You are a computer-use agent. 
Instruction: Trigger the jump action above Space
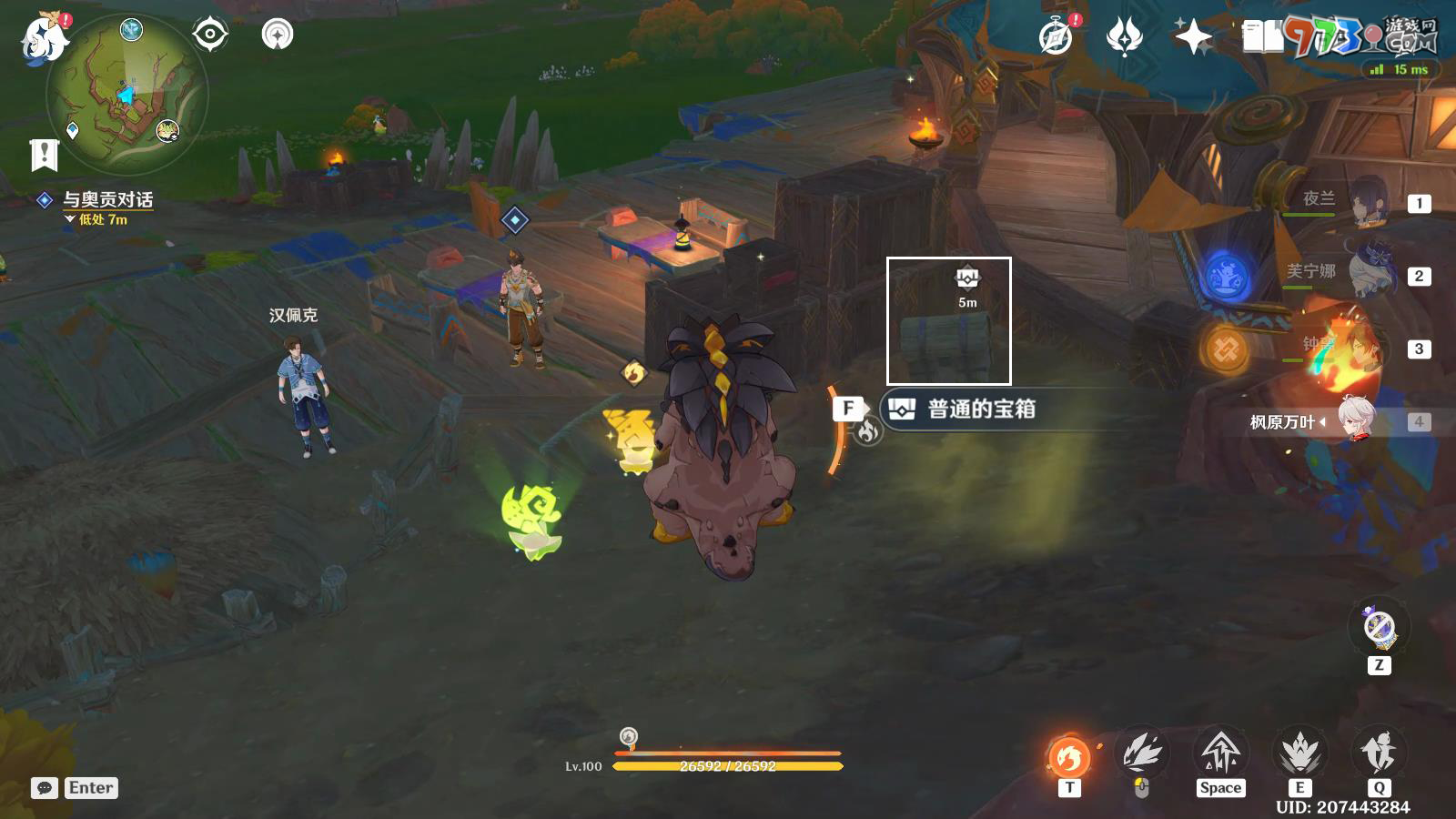click(1220, 753)
